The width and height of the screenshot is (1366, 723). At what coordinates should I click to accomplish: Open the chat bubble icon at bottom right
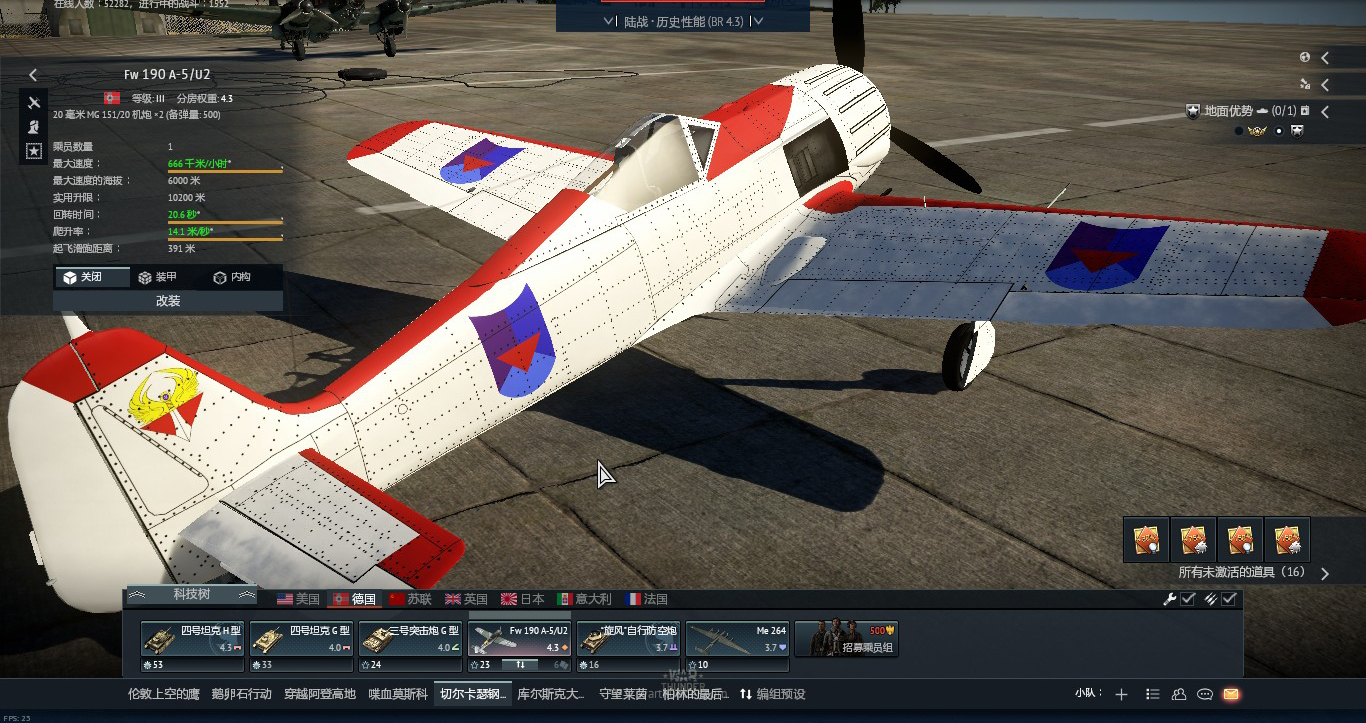(x=1207, y=694)
